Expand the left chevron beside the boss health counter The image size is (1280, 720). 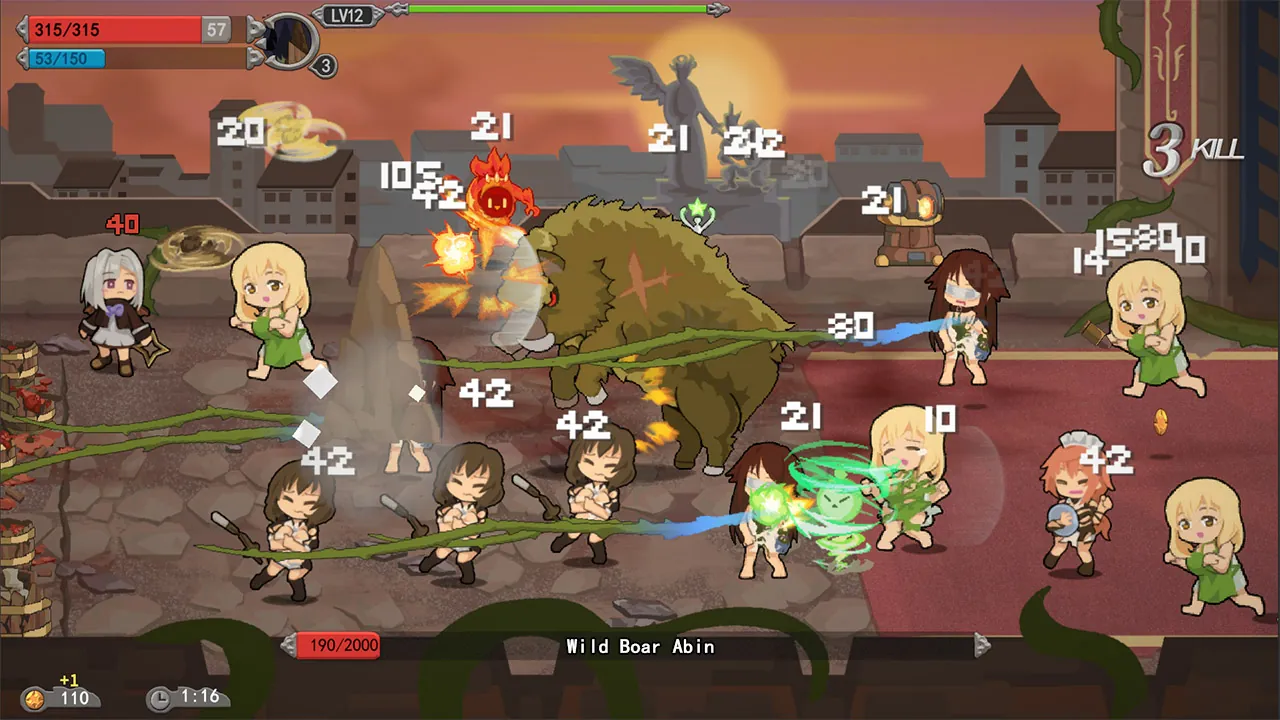(x=286, y=646)
